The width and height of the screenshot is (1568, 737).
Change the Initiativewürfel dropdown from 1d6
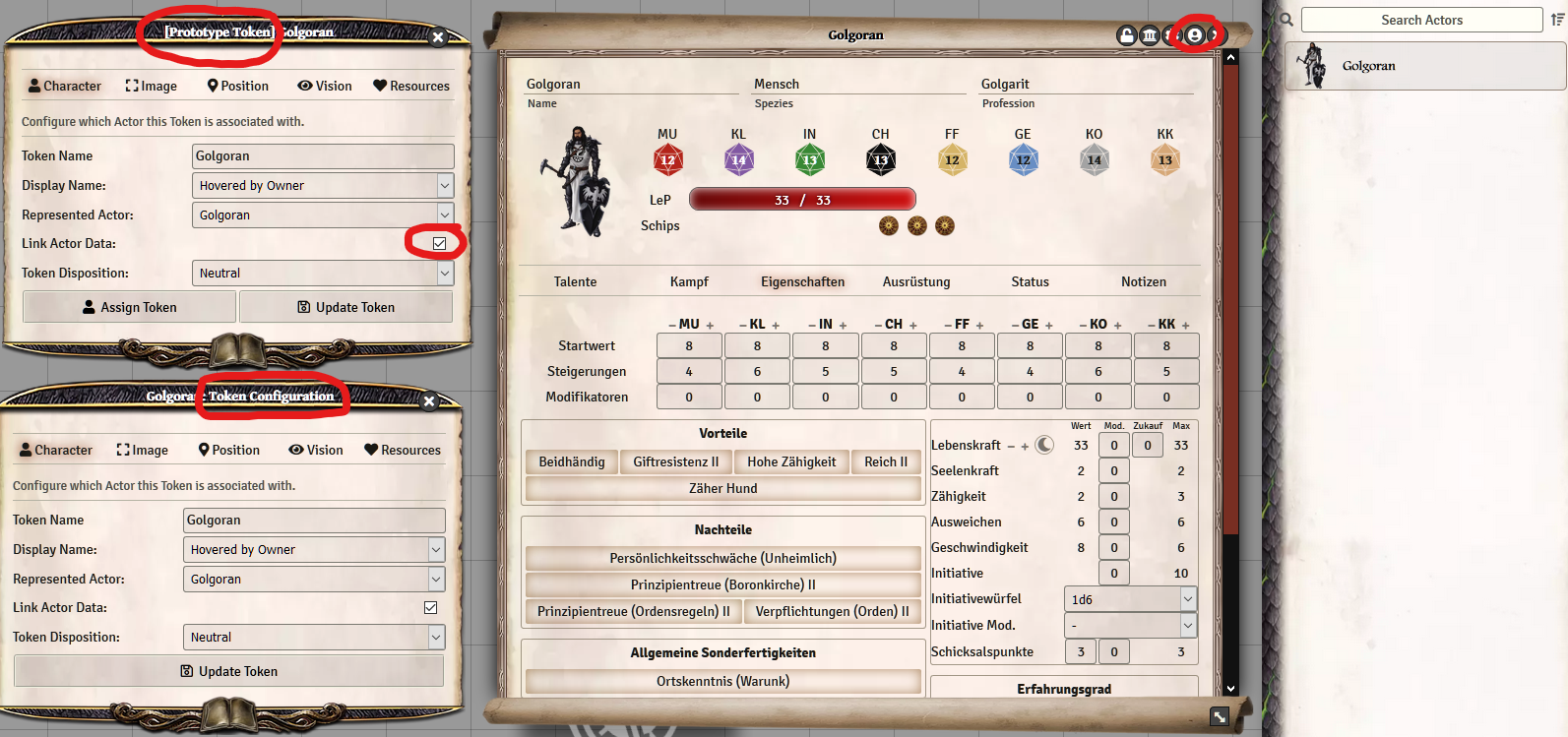click(x=1130, y=598)
